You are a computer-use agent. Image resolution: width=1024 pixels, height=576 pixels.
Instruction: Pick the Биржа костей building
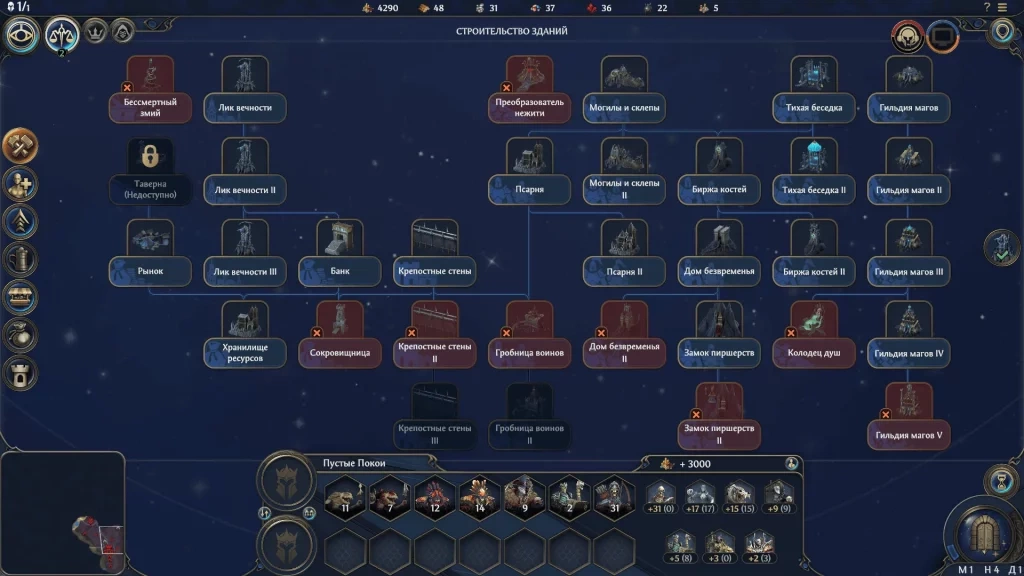click(x=719, y=173)
